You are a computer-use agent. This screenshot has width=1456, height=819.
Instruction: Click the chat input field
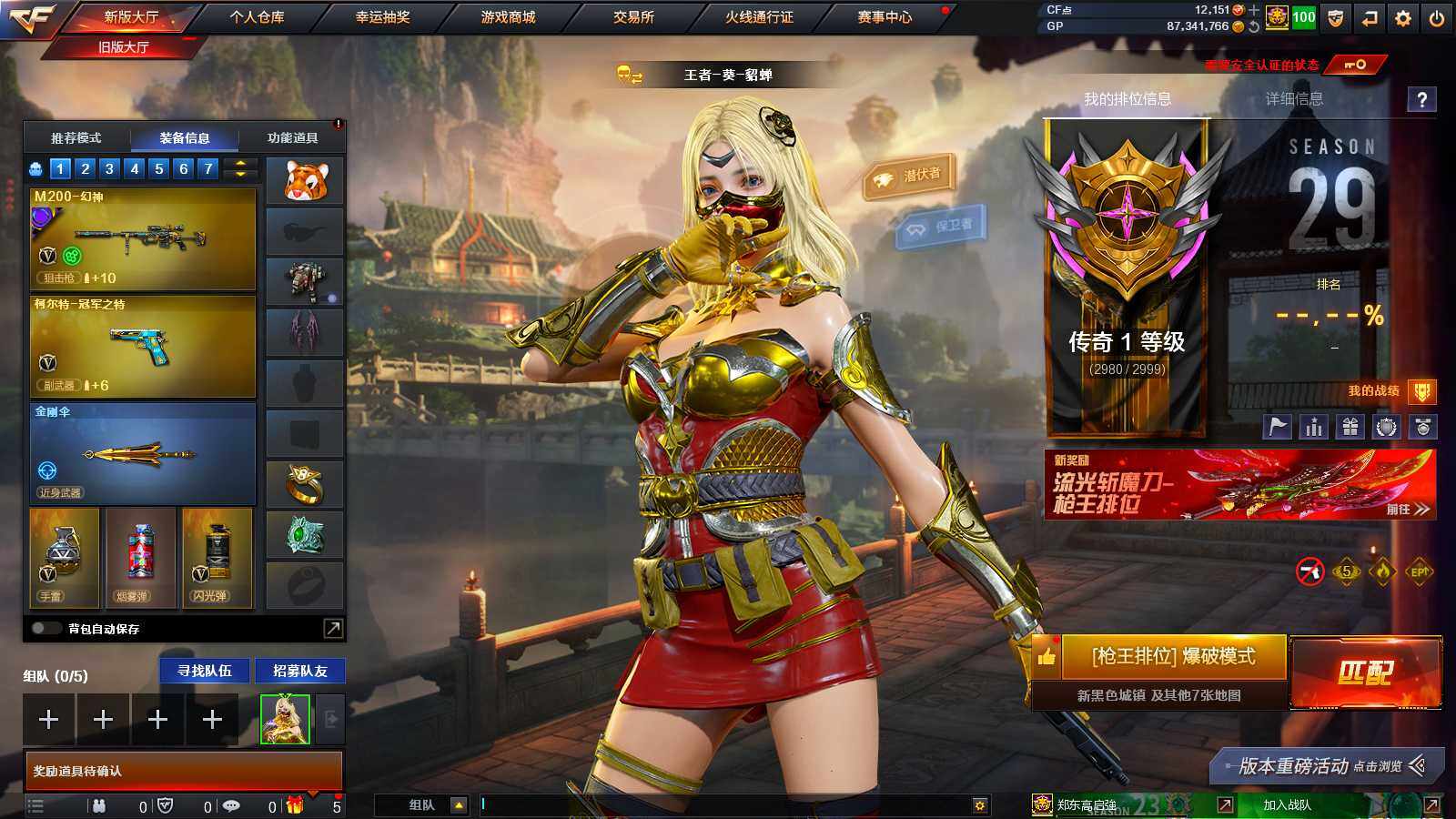[723, 804]
